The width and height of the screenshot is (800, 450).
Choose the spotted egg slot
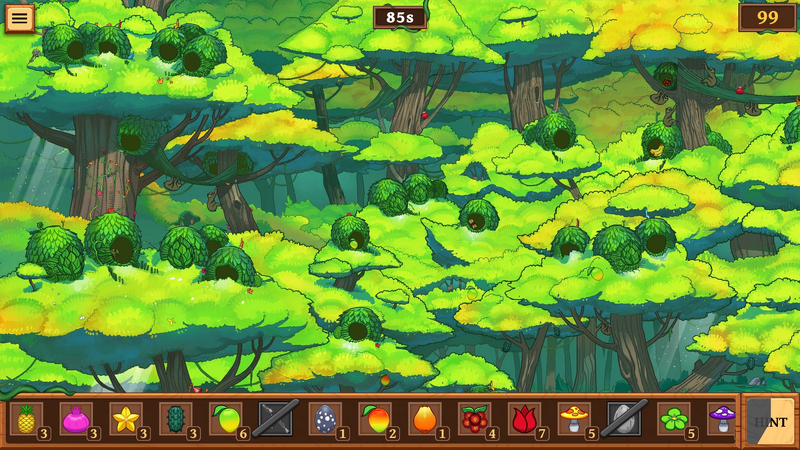326,419
